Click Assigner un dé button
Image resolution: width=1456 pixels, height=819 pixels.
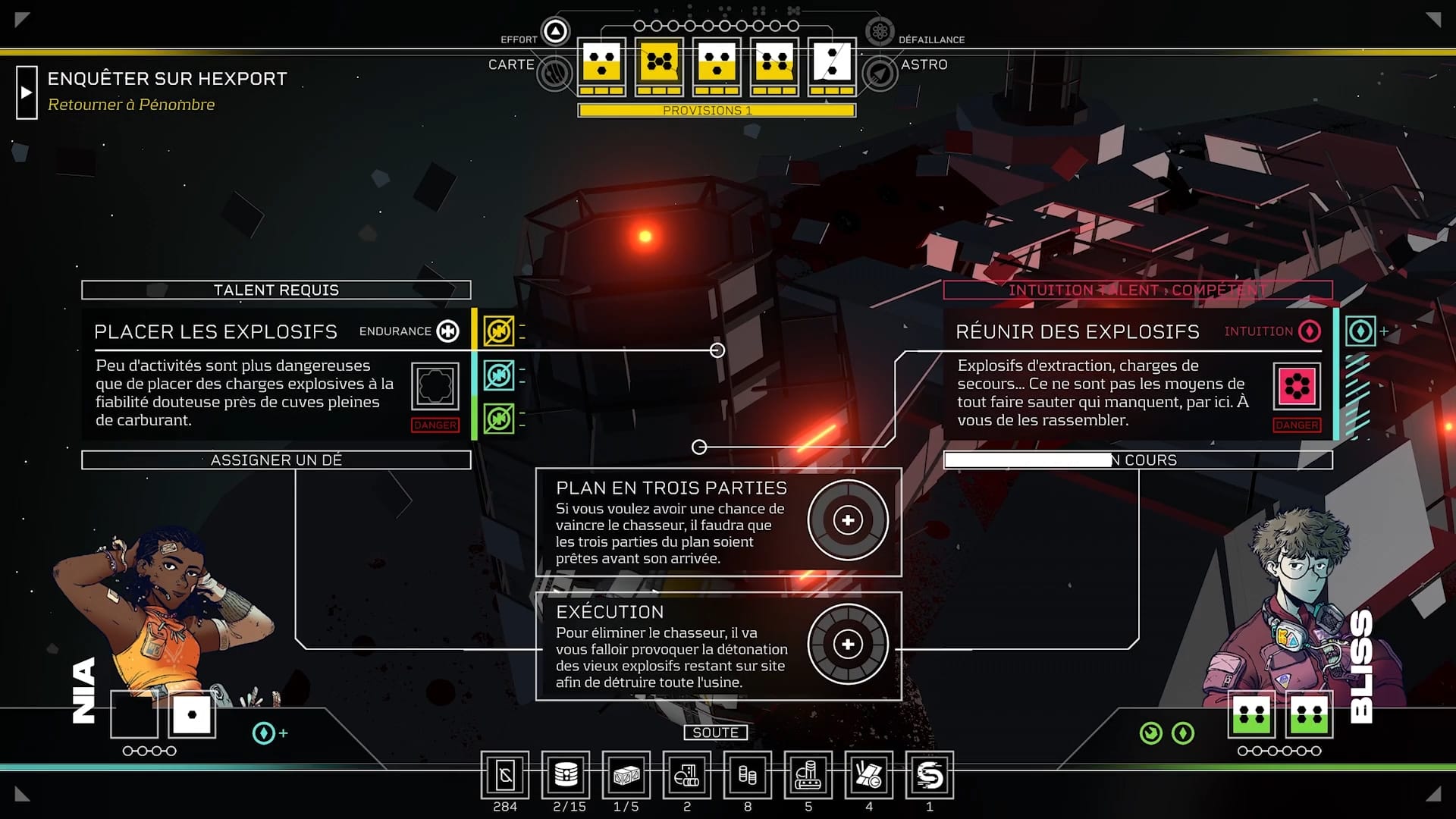point(276,460)
